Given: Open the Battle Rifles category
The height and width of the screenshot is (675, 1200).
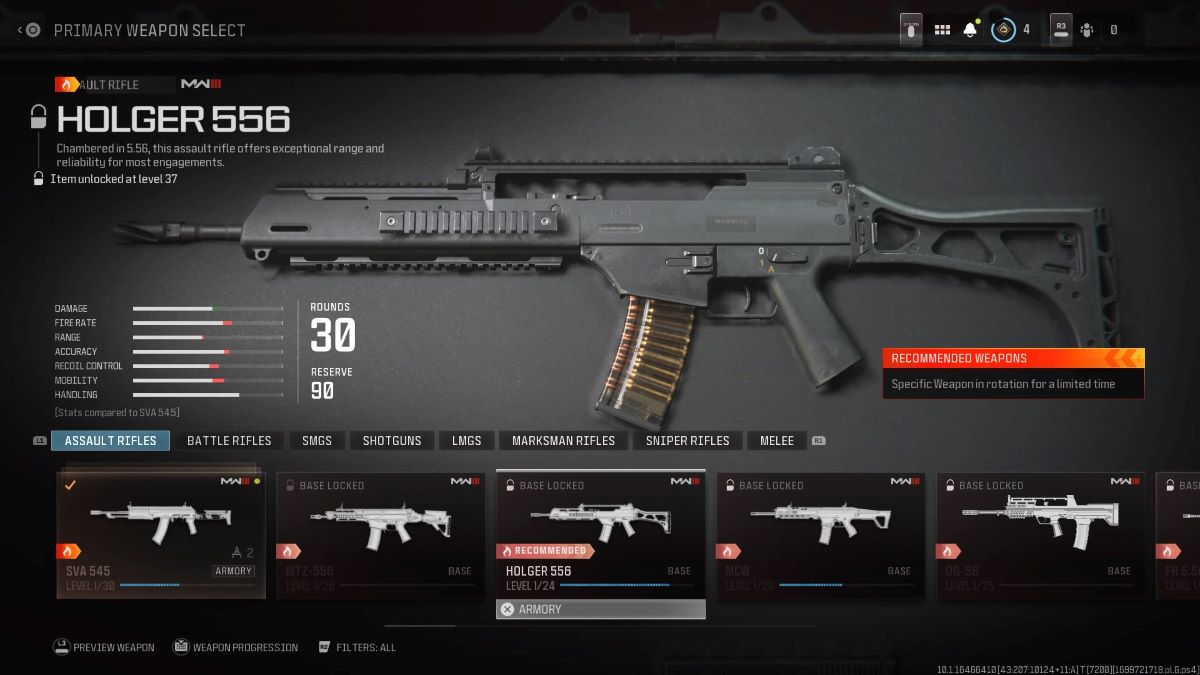Looking at the screenshot, I should [229, 440].
